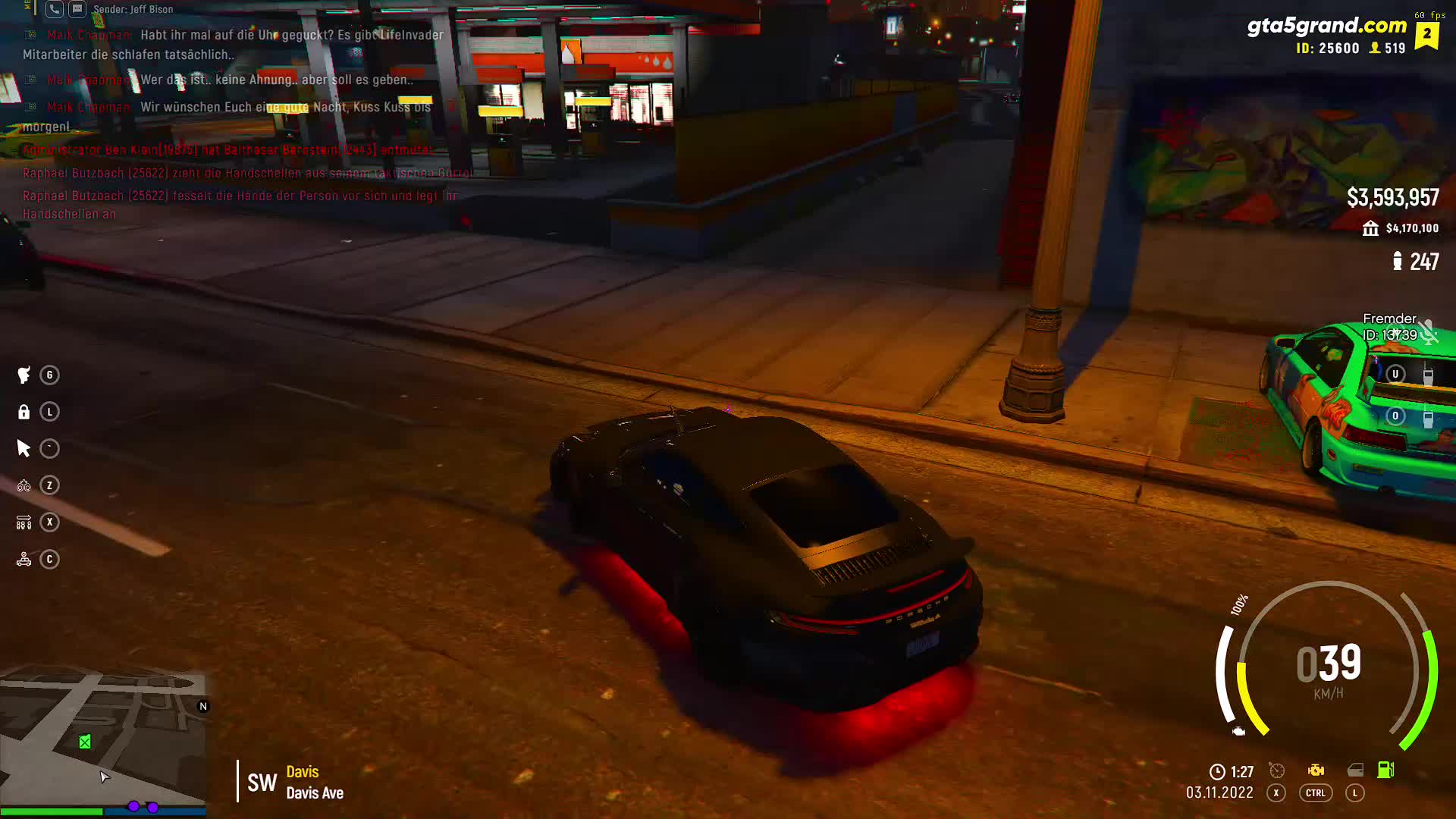Toggle the padlock vehicle lock icon
Image resolution: width=1456 pixels, height=819 pixels.
click(x=24, y=412)
